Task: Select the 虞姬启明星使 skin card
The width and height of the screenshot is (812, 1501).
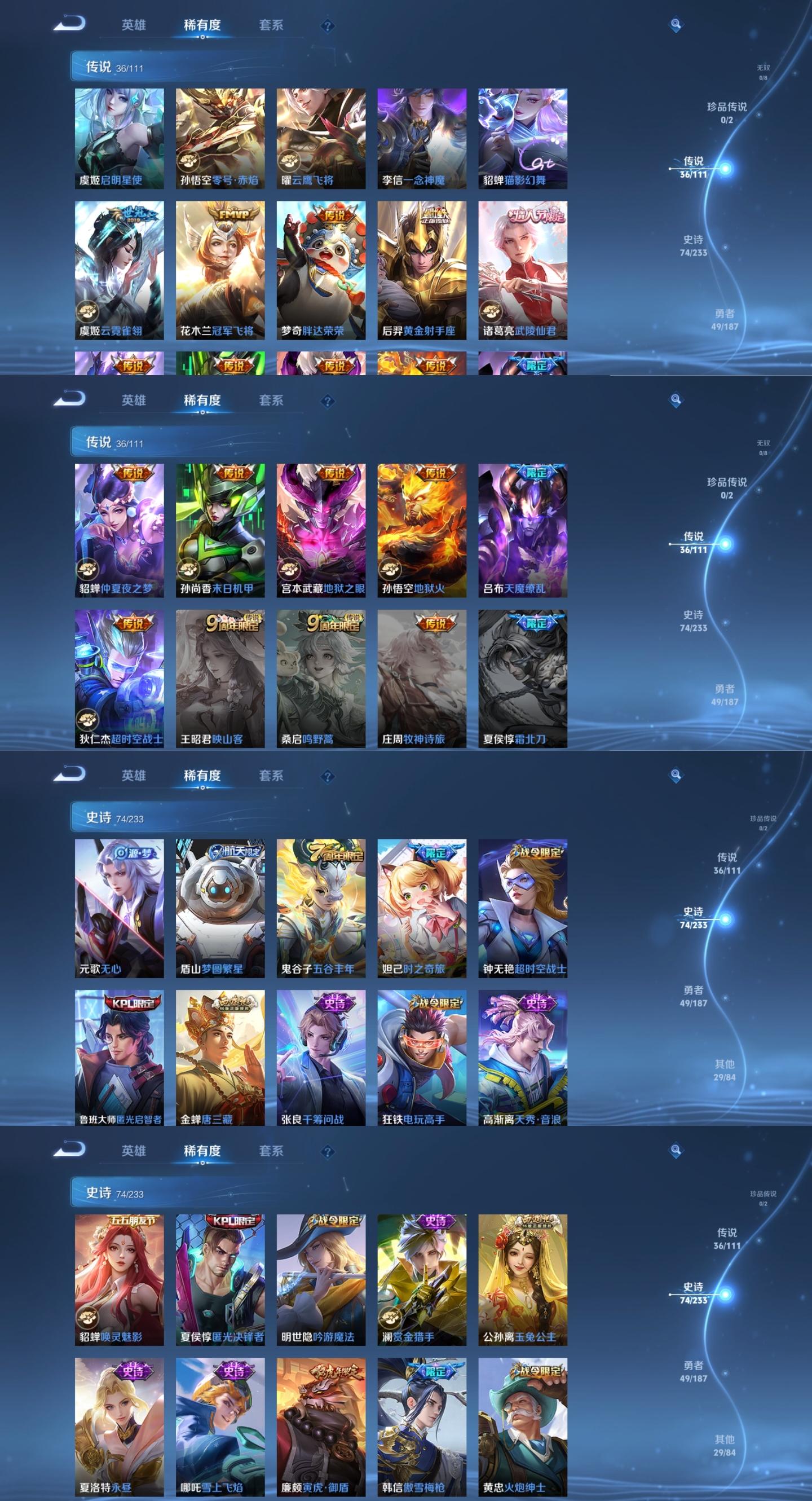Action: pos(120,138)
